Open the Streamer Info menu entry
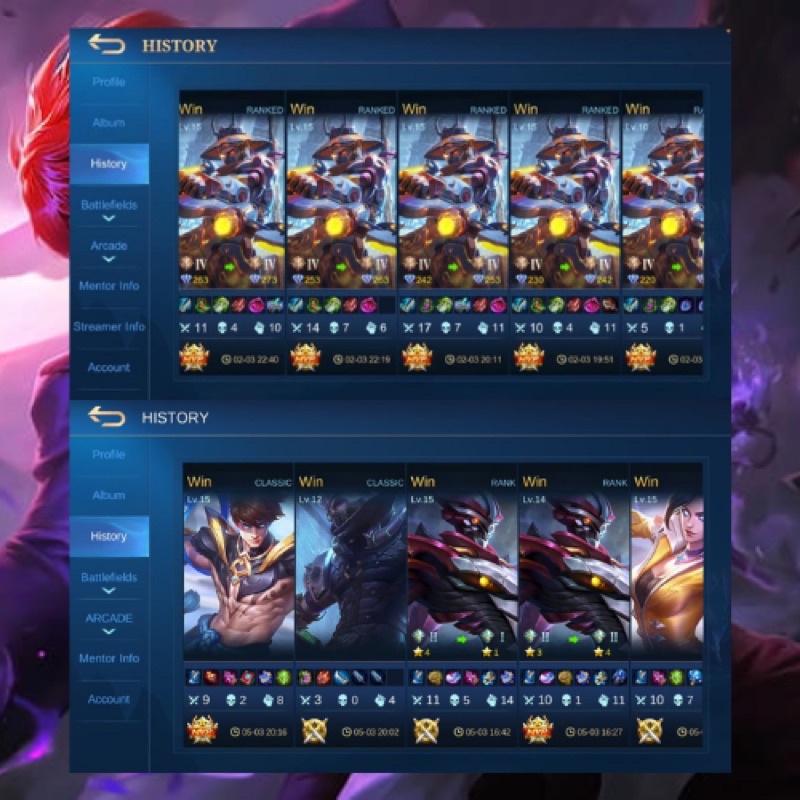800x800 pixels. (109, 327)
